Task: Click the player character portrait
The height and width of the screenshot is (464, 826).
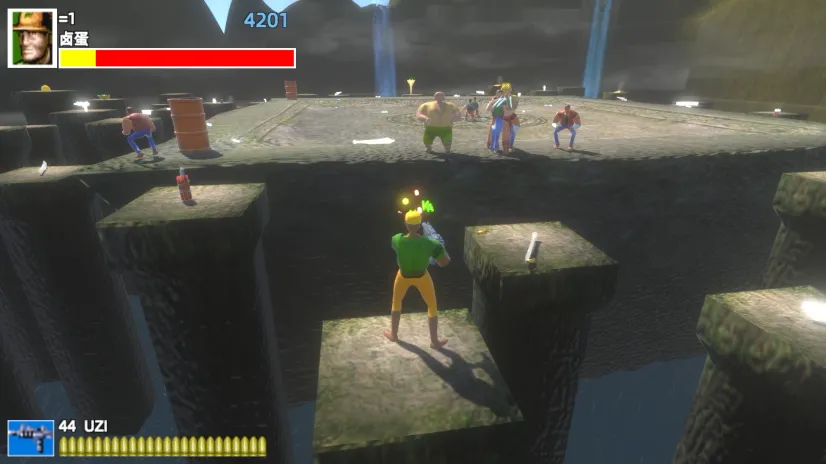Action: point(32,39)
